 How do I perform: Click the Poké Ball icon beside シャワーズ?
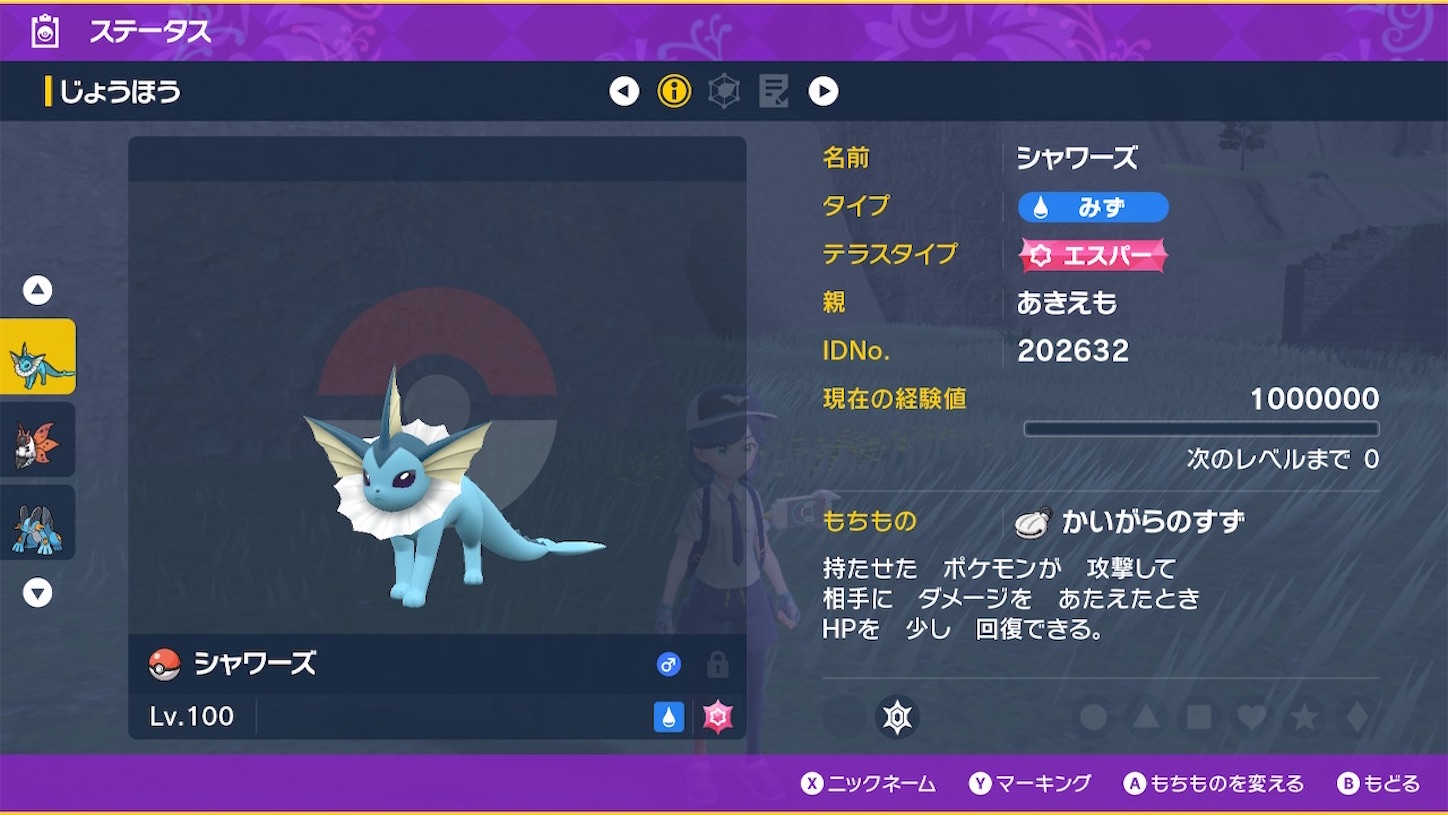(x=162, y=664)
